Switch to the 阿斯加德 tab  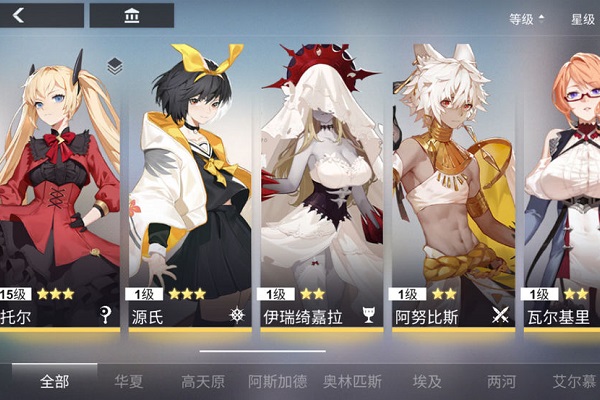[x=277, y=381]
